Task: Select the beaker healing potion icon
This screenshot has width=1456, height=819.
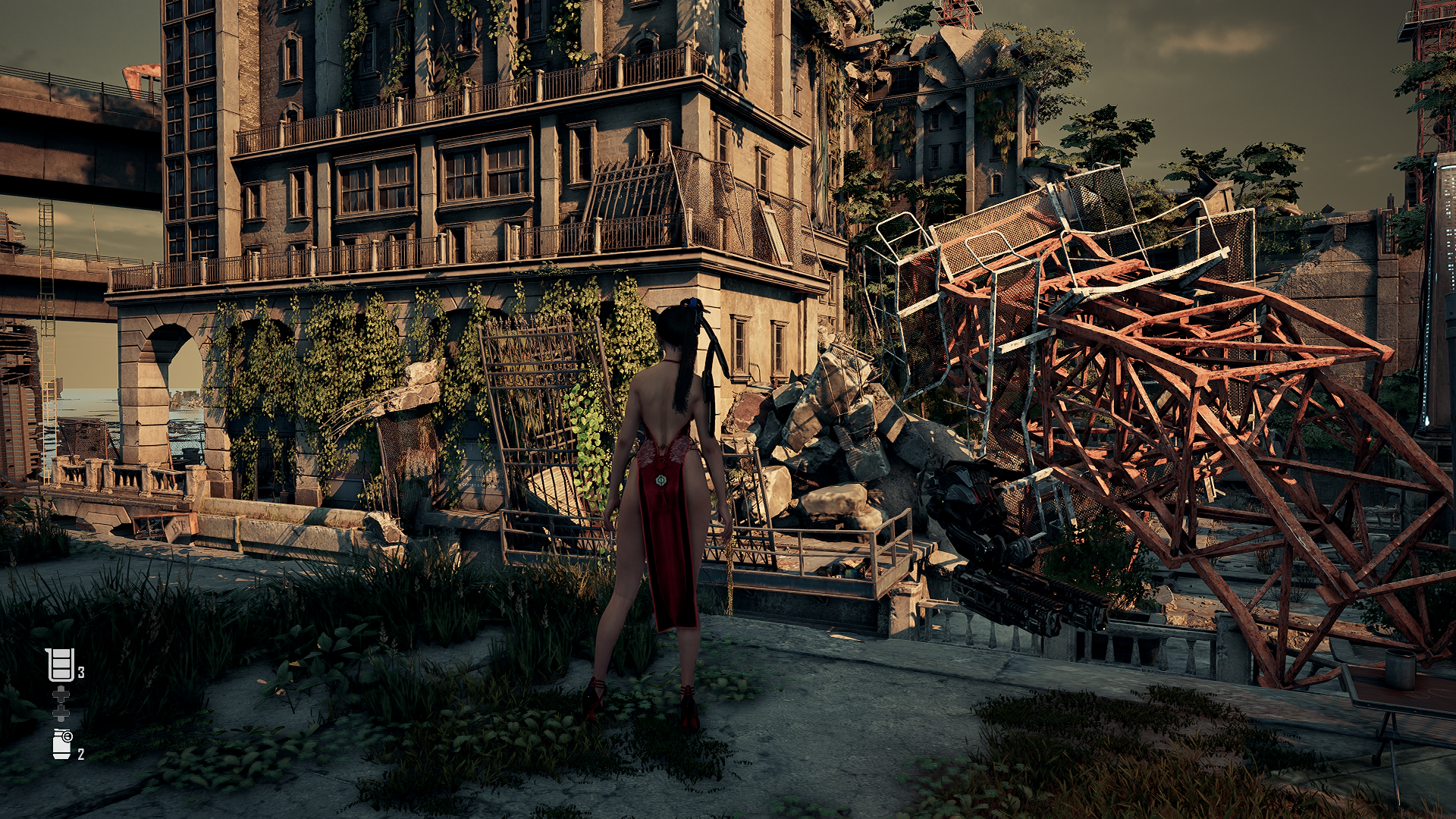Action: (60, 665)
